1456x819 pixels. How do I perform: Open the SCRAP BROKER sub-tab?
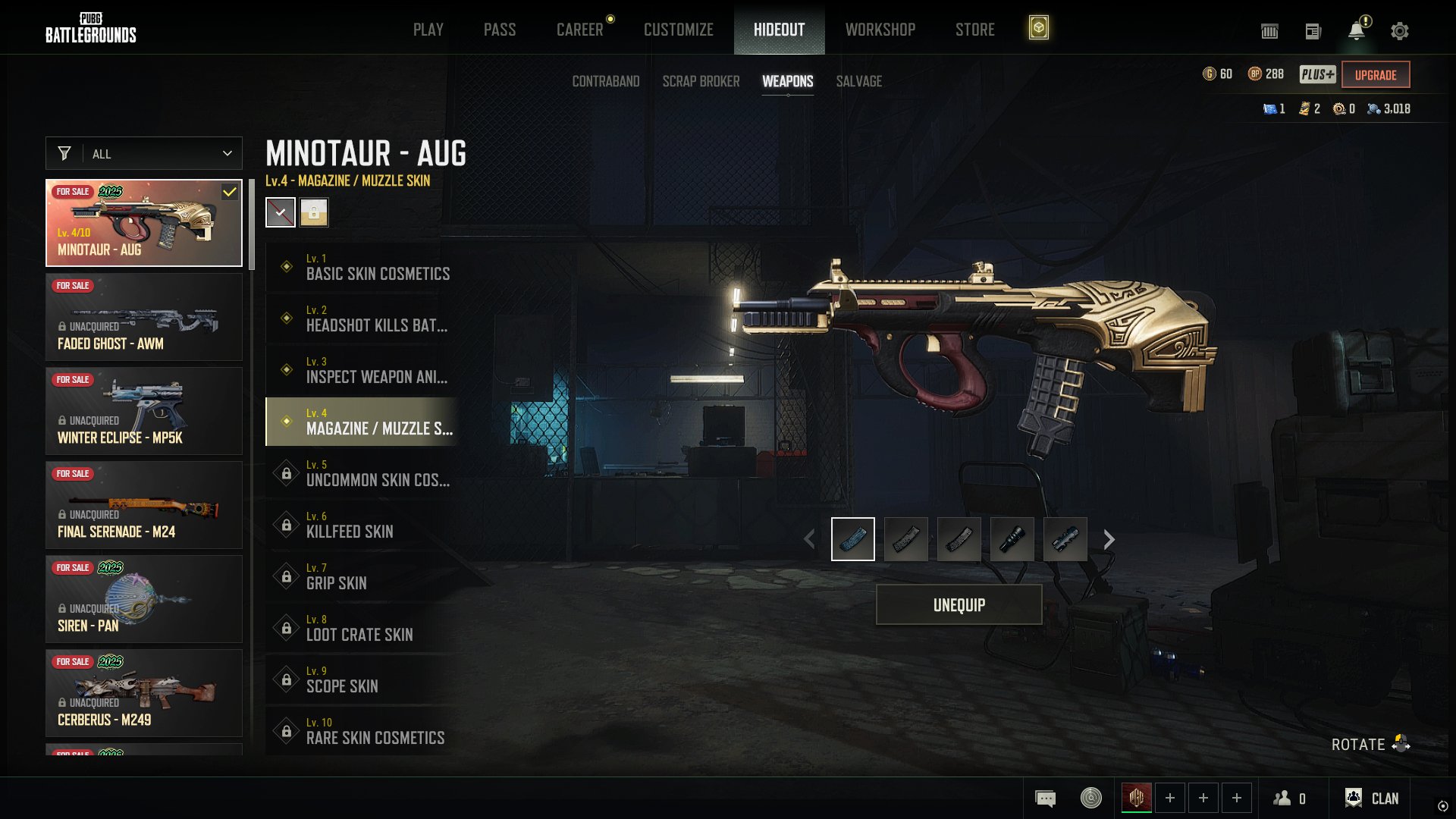pos(701,81)
